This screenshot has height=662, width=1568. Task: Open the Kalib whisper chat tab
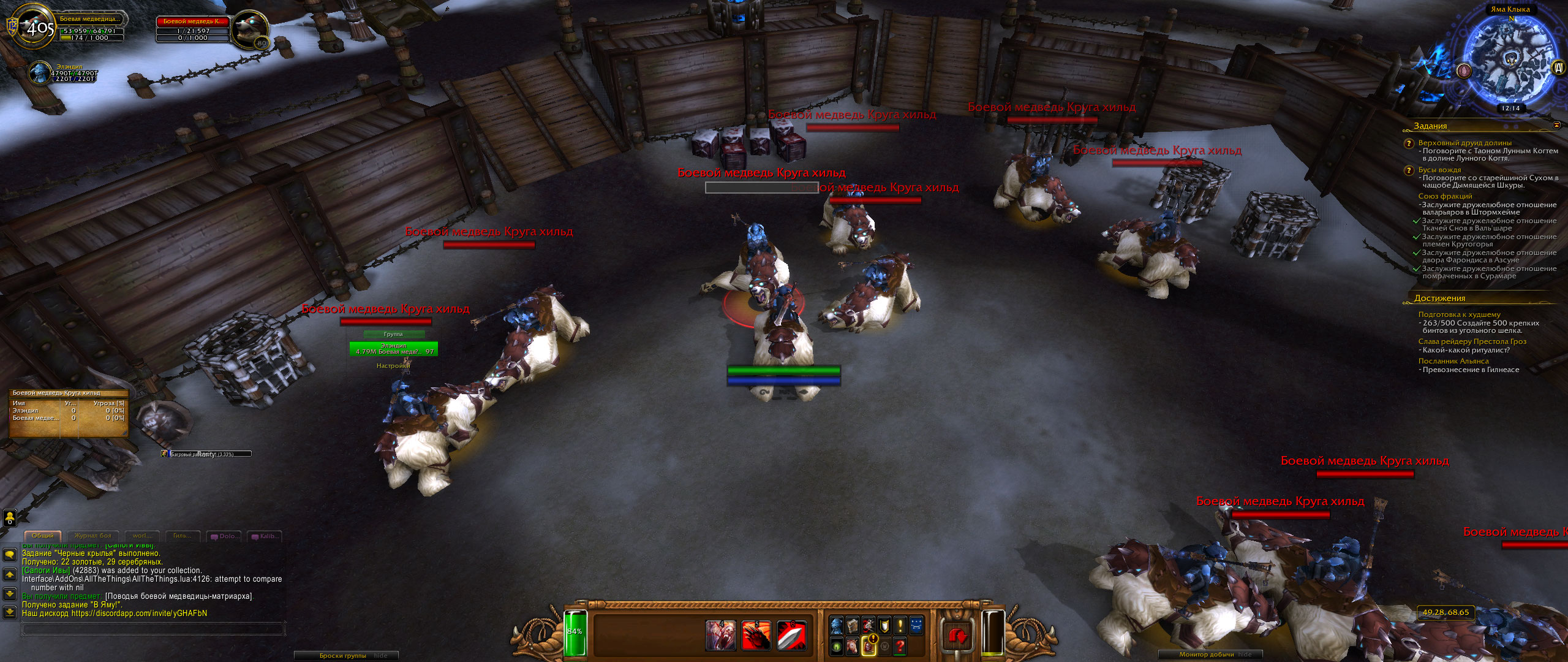pos(266,536)
